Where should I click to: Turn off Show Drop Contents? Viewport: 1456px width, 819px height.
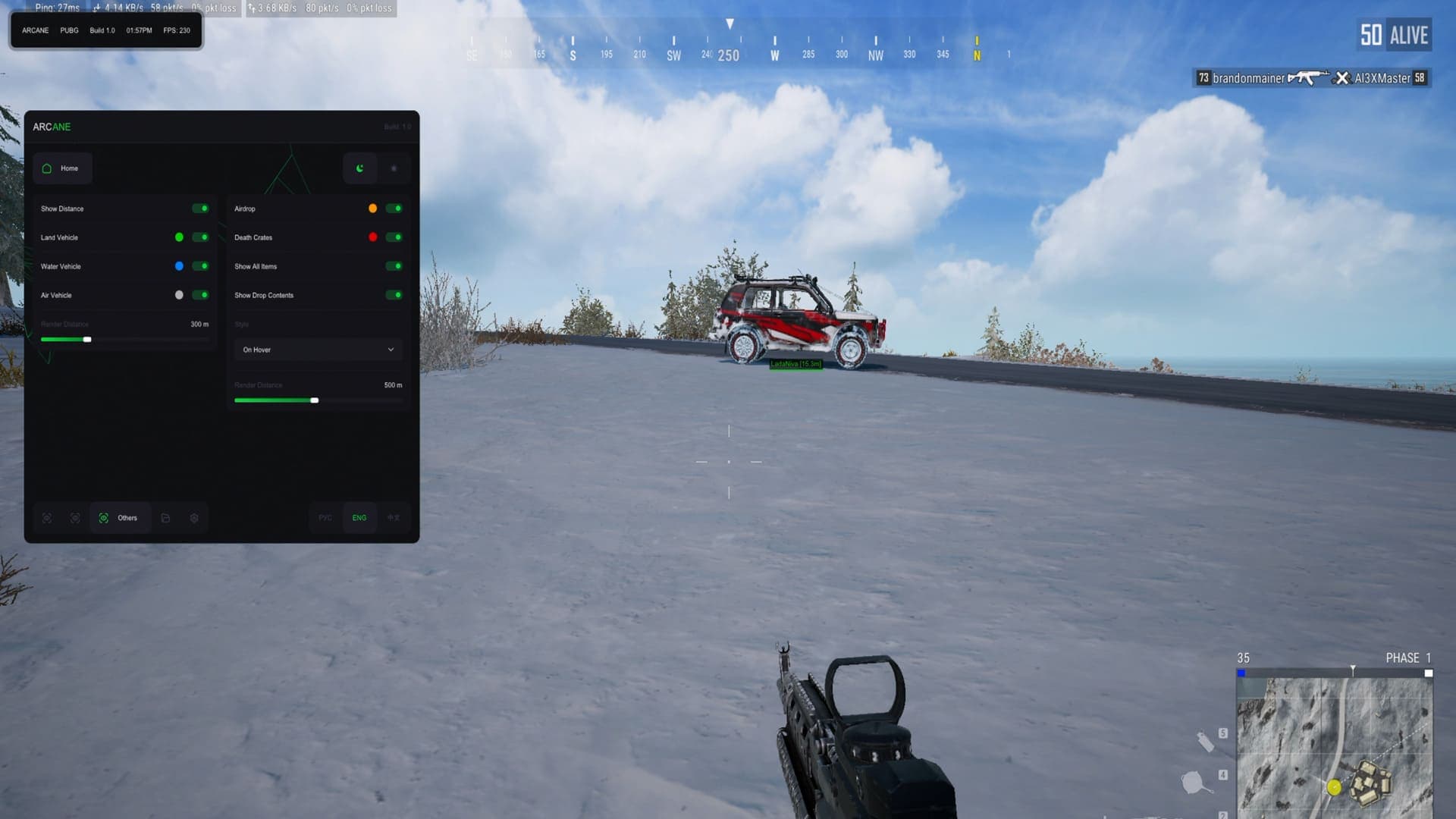tap(393, 295)
